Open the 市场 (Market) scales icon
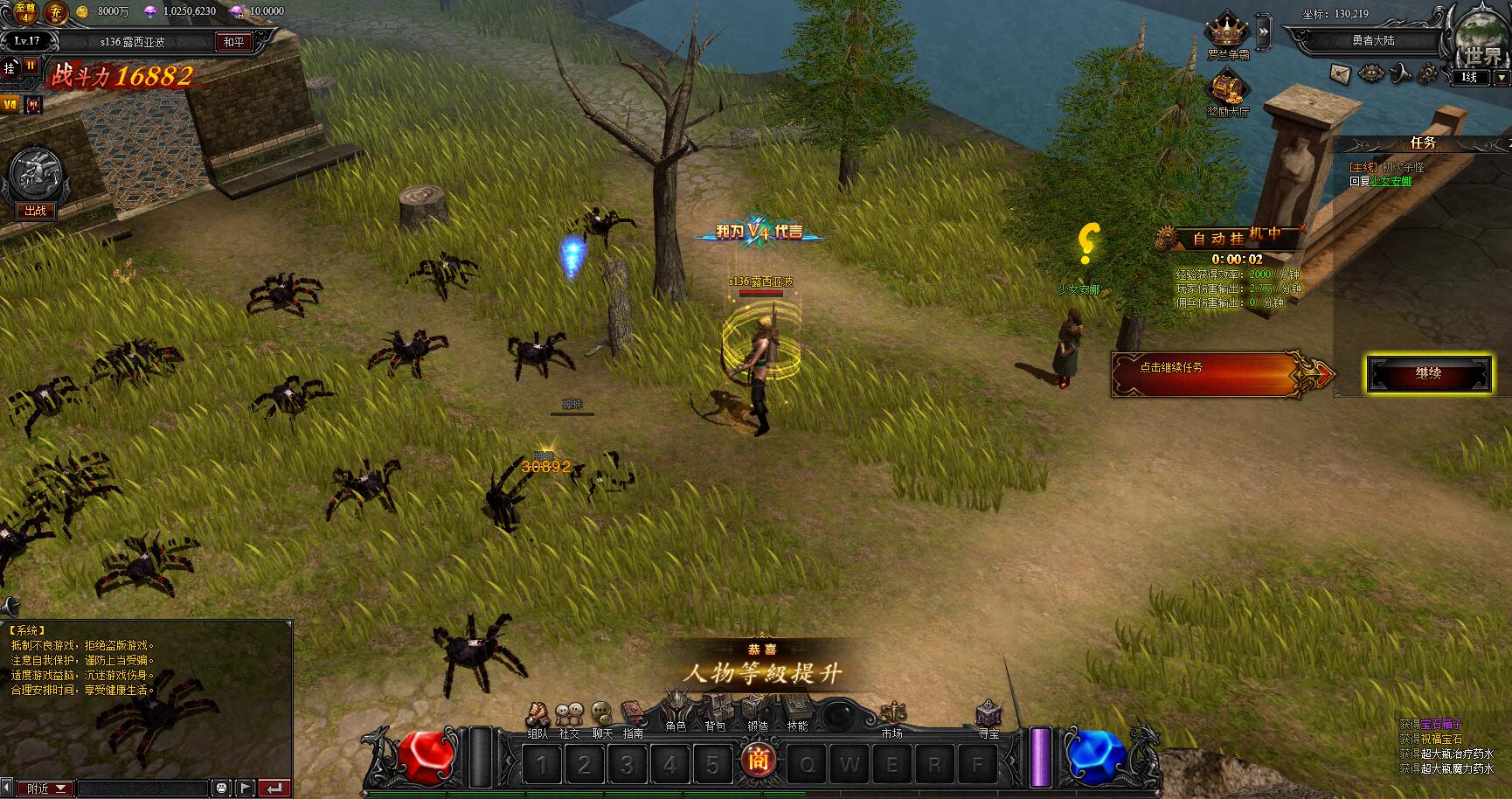This screenshot has height=799, width=1512. click(x=892, y=715)
